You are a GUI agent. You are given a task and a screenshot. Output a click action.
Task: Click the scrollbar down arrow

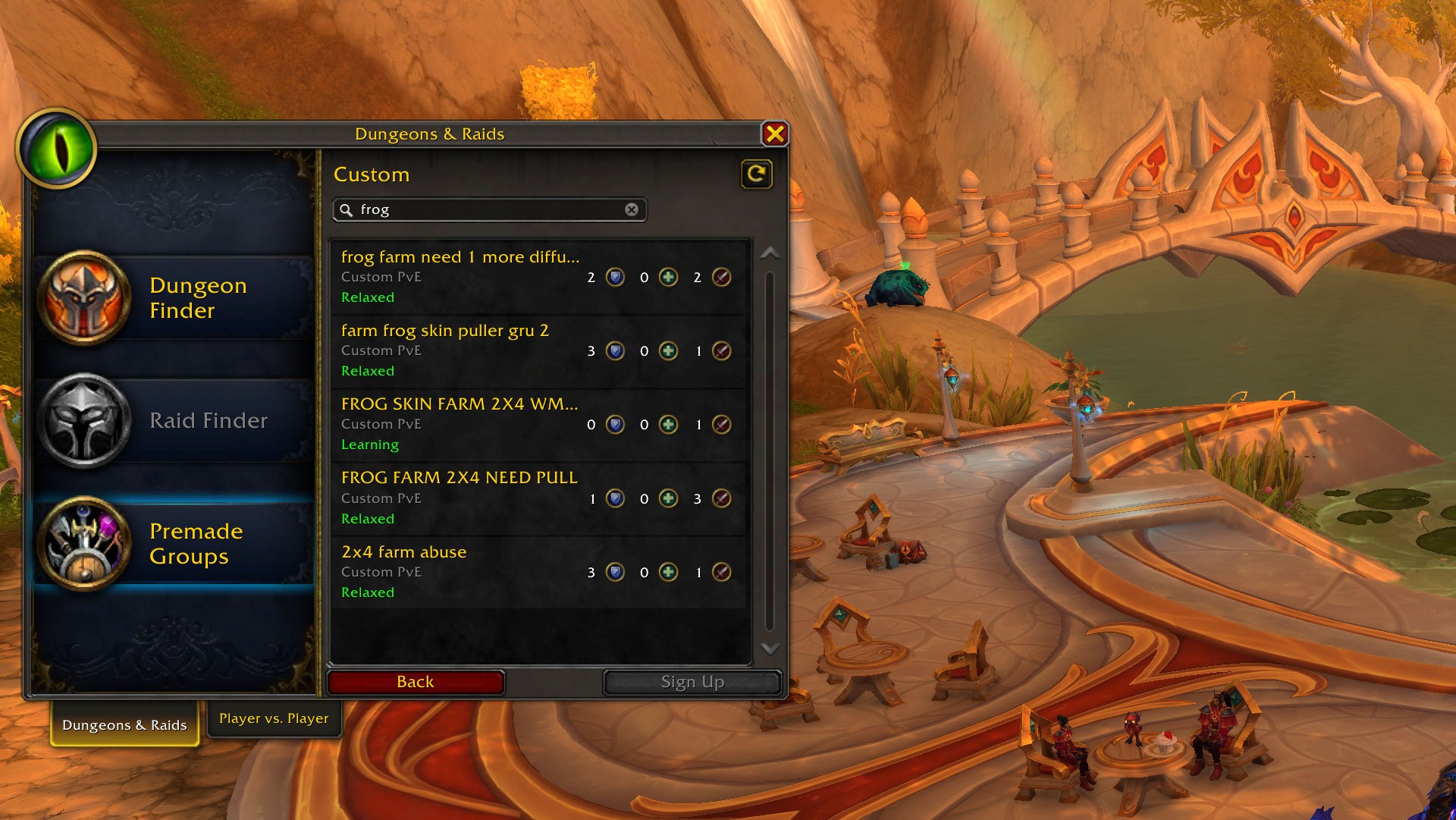(770, 649)
